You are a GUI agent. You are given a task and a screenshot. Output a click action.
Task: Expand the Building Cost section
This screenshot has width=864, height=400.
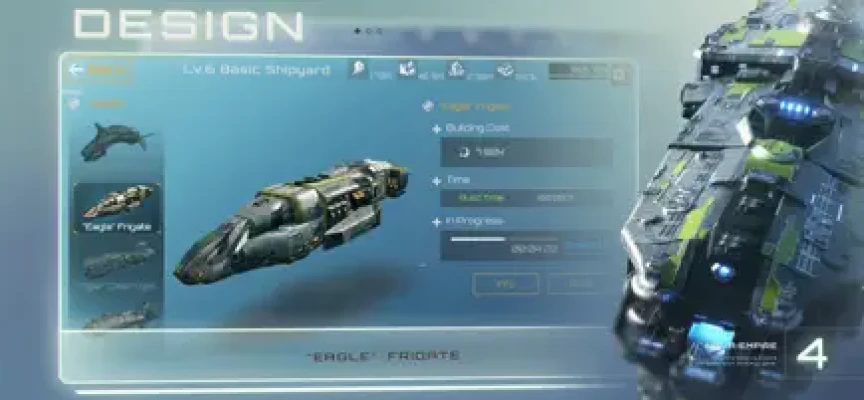coord(436,129)
